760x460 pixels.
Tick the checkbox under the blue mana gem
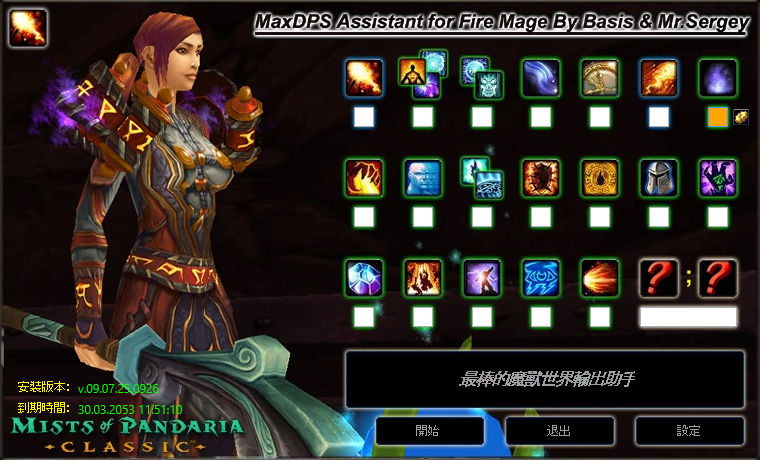[364, 317]
